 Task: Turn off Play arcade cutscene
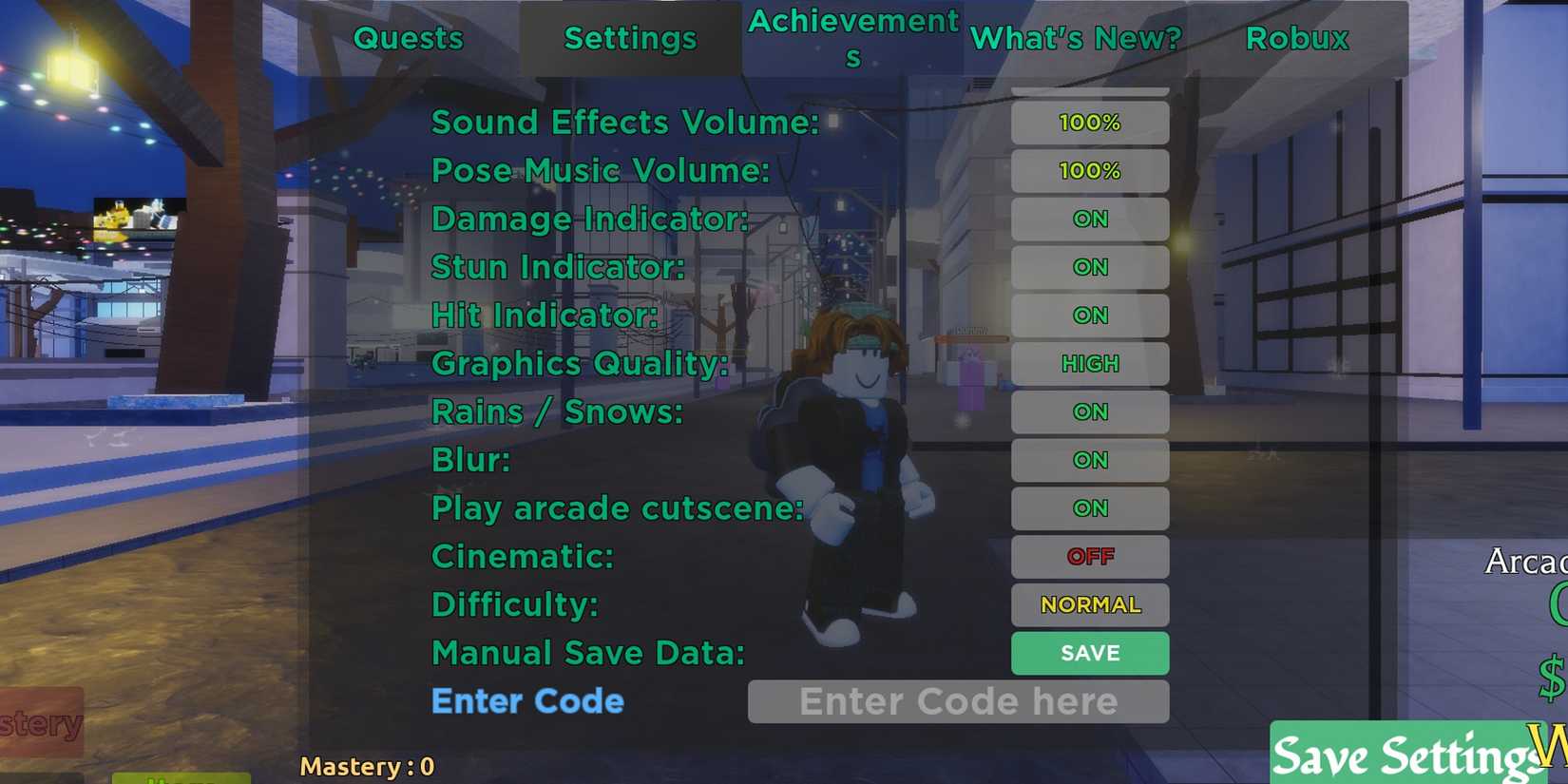[x=1090, y=508]
